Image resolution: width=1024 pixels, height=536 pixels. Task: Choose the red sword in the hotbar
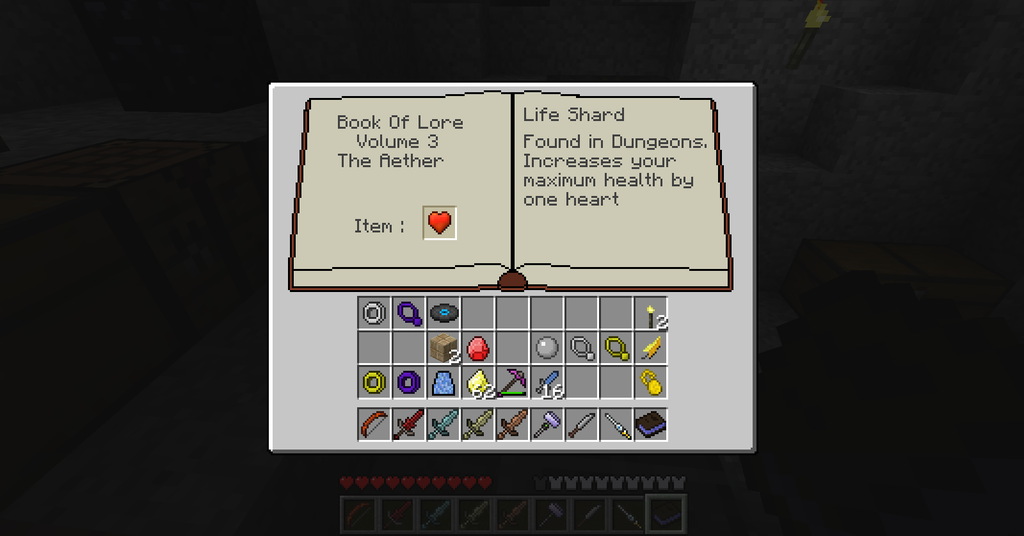click(x=408, y=424)
